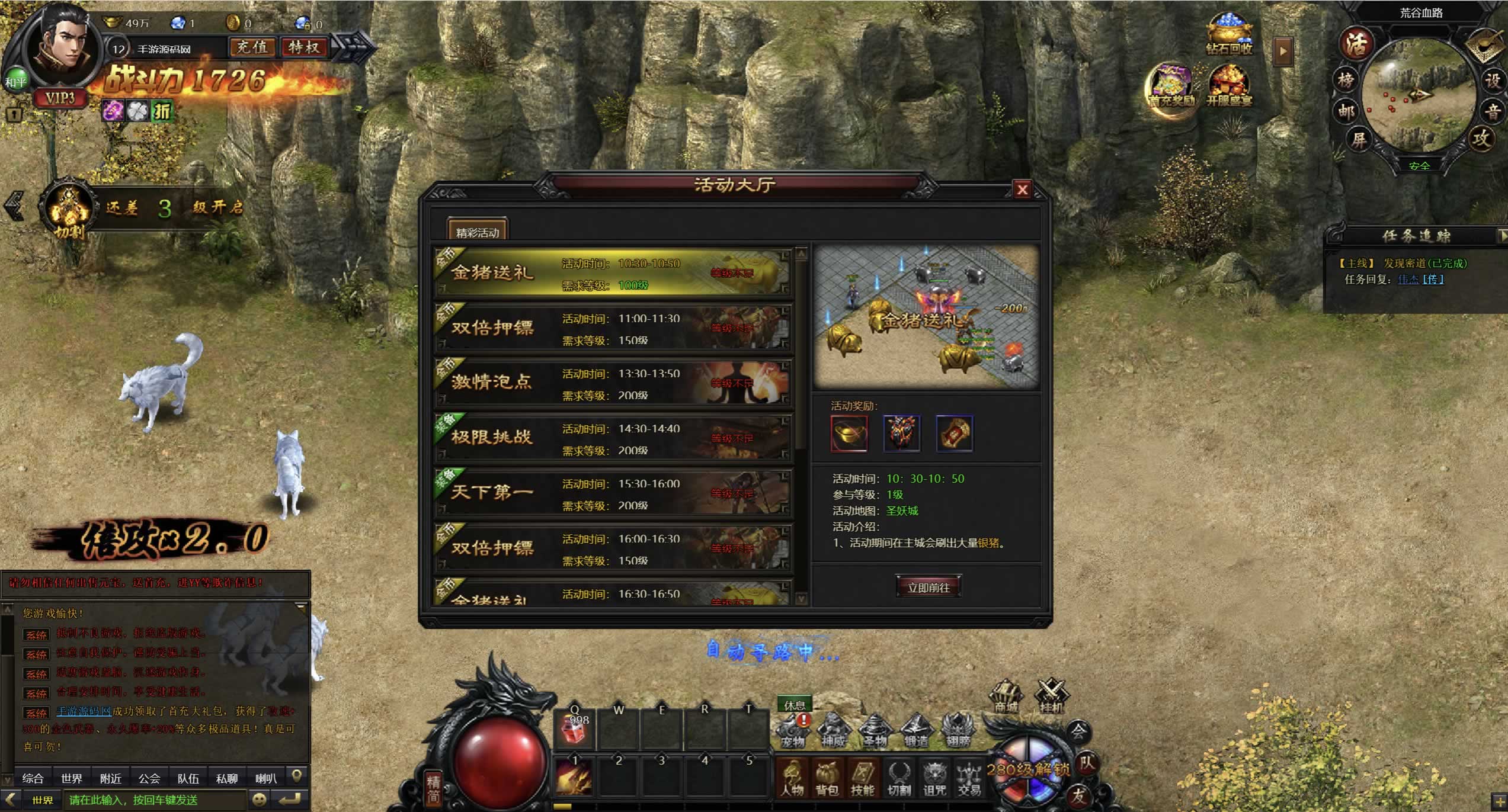This screenshot has height=812, width=1508.
Task: Toggle 挂机 auto-battle mode
Action: [x=1051, y=697]
